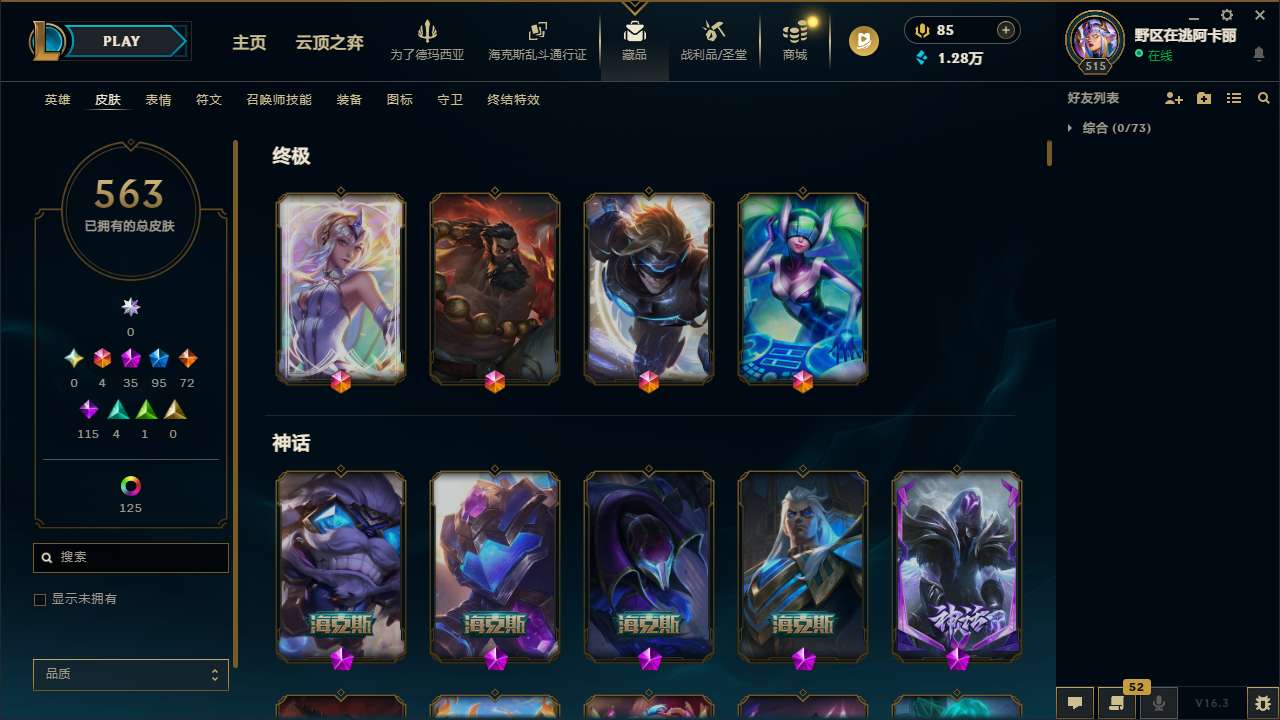Click the microphone icon in the bottom bar

[x=1159, y=702]
